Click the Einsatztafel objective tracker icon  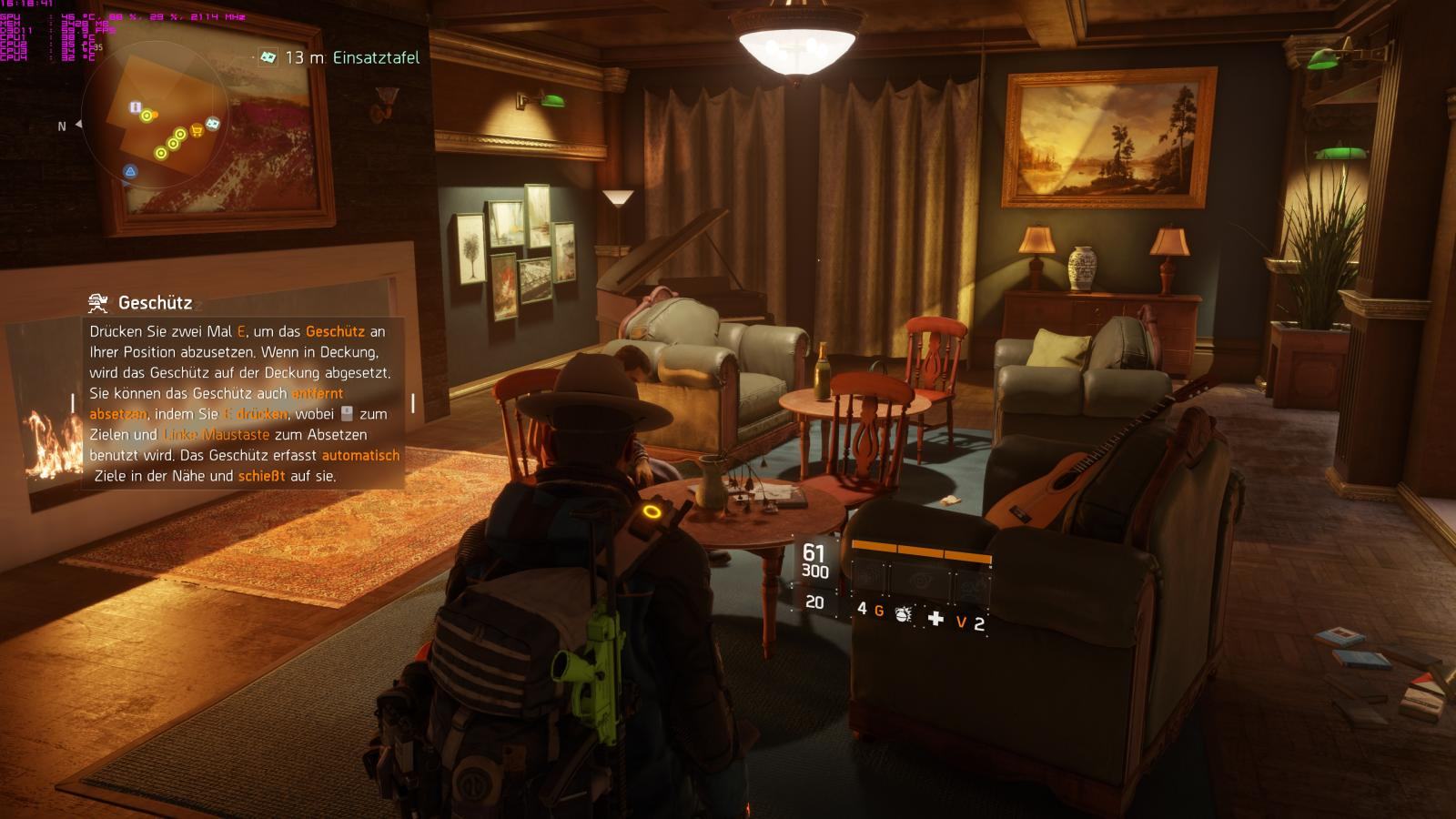click(268, 57)
